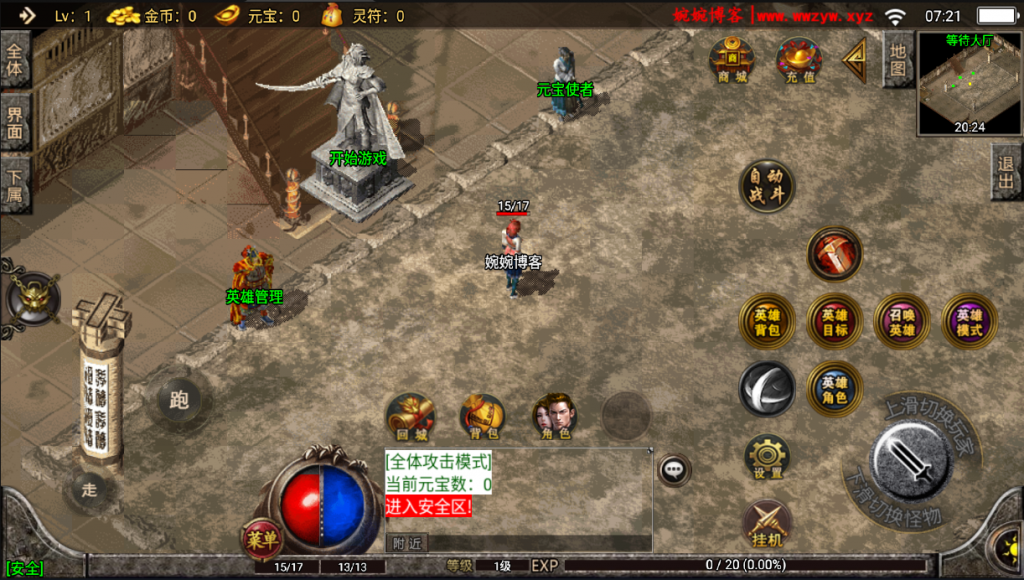
Task: Select the 全体 side tab
Action: [15, 59]
